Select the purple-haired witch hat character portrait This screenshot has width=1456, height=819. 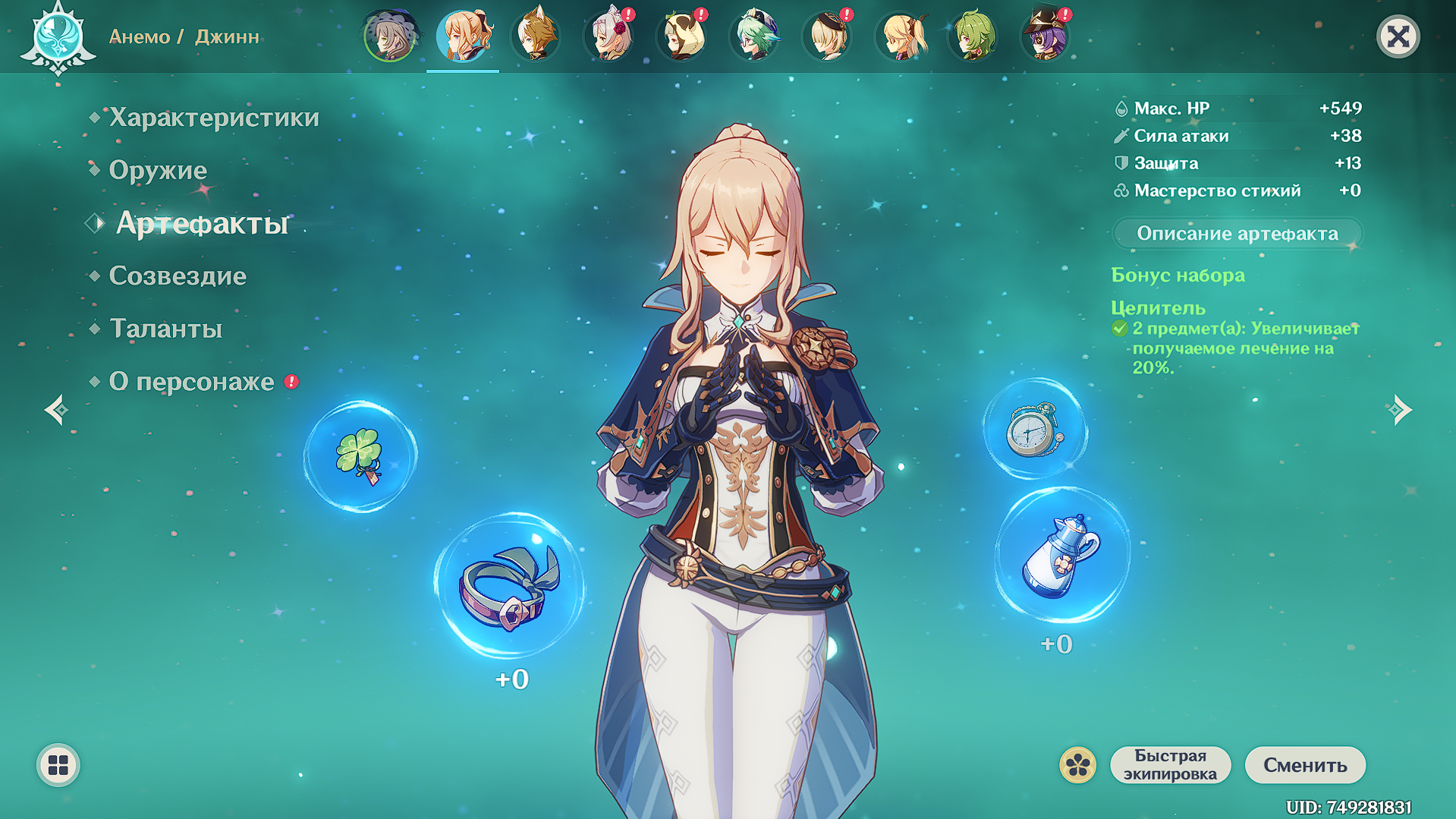(1046, 36)
